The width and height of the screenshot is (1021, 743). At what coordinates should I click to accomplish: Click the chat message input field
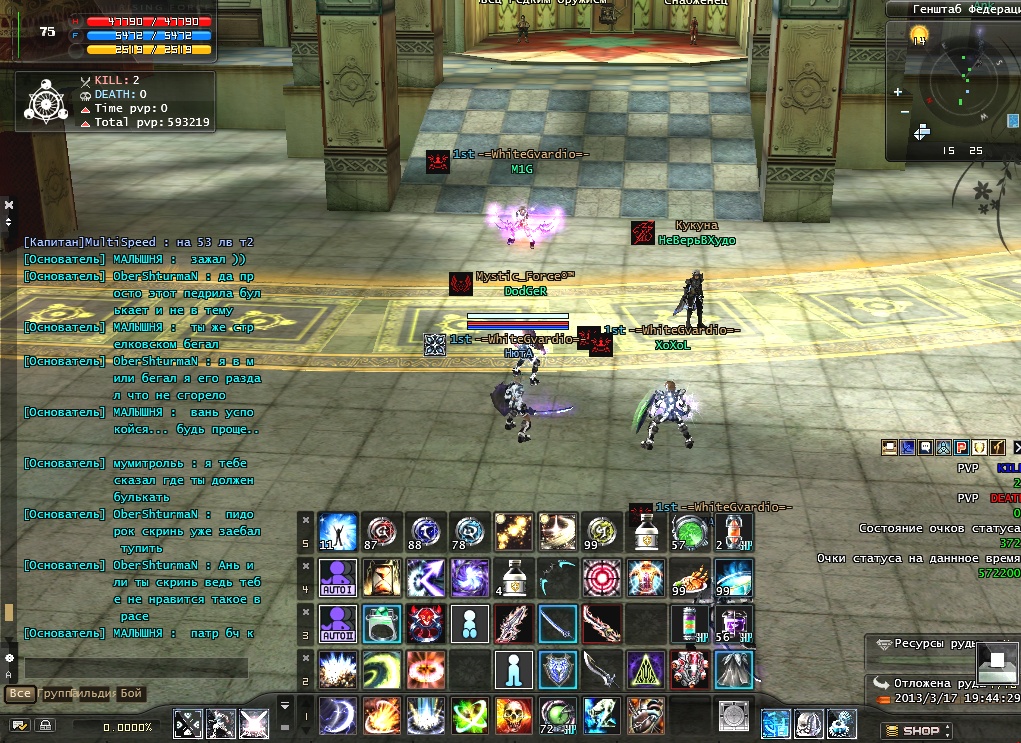coord(135,667)
